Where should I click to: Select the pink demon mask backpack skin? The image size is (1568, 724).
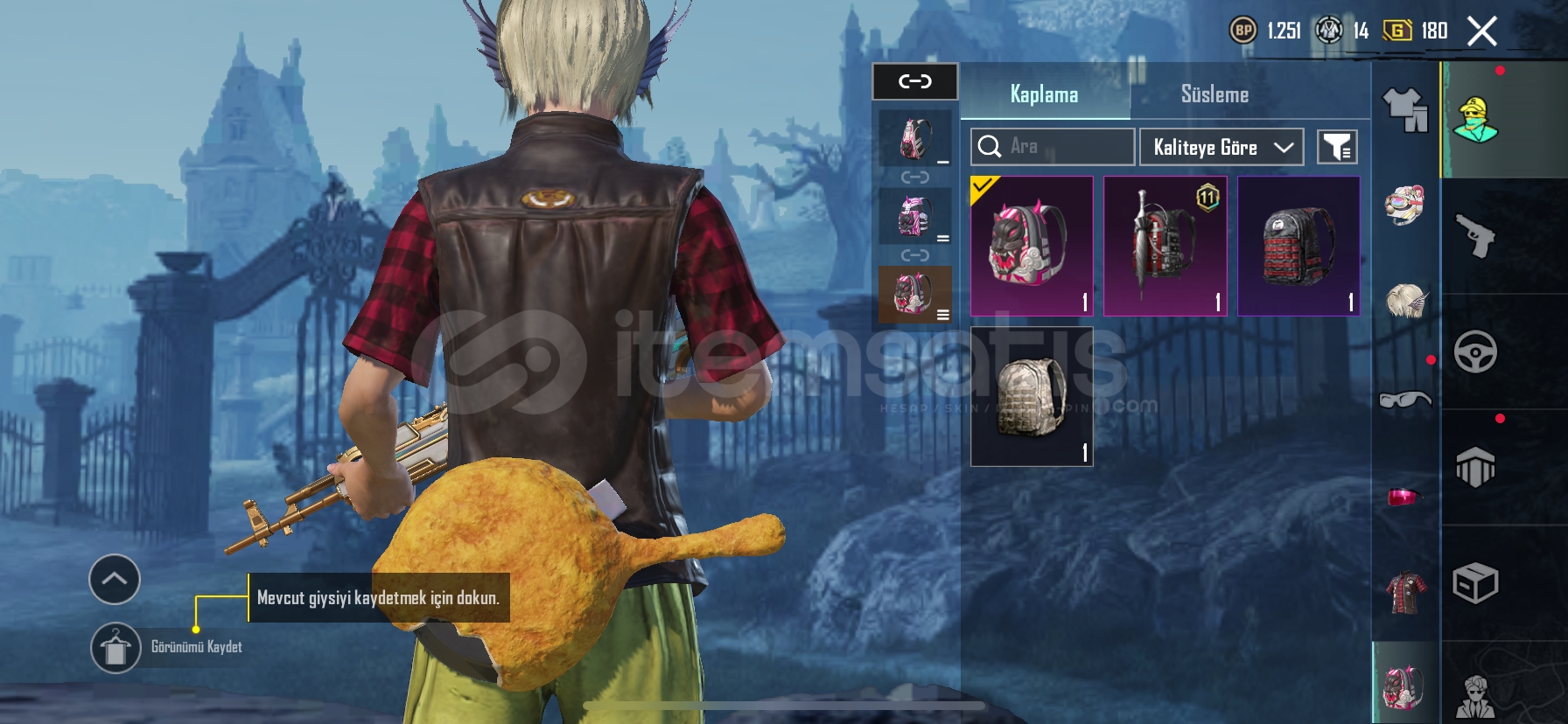1032,246
